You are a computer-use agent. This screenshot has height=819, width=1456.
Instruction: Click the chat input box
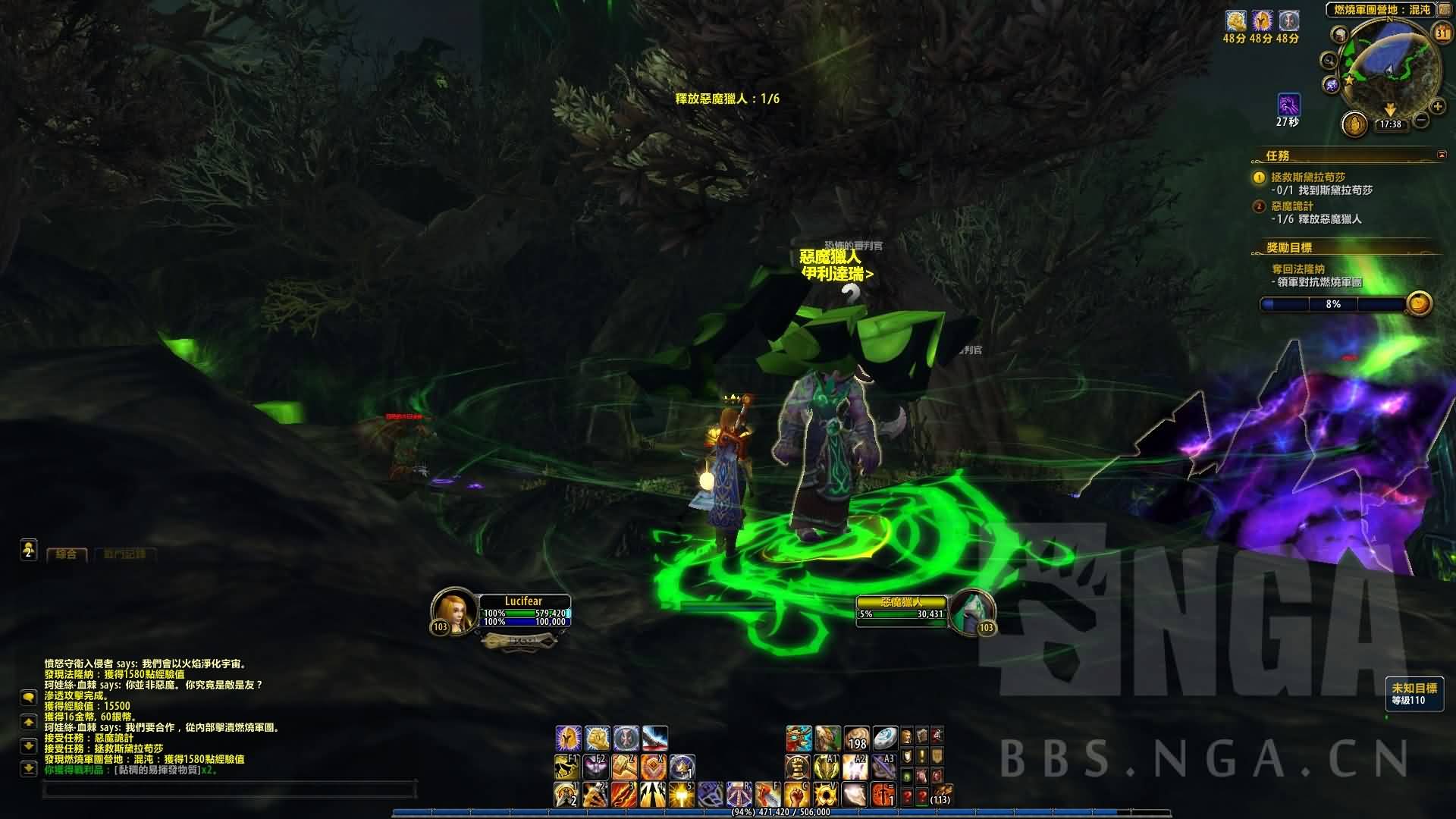click(227, 790)
